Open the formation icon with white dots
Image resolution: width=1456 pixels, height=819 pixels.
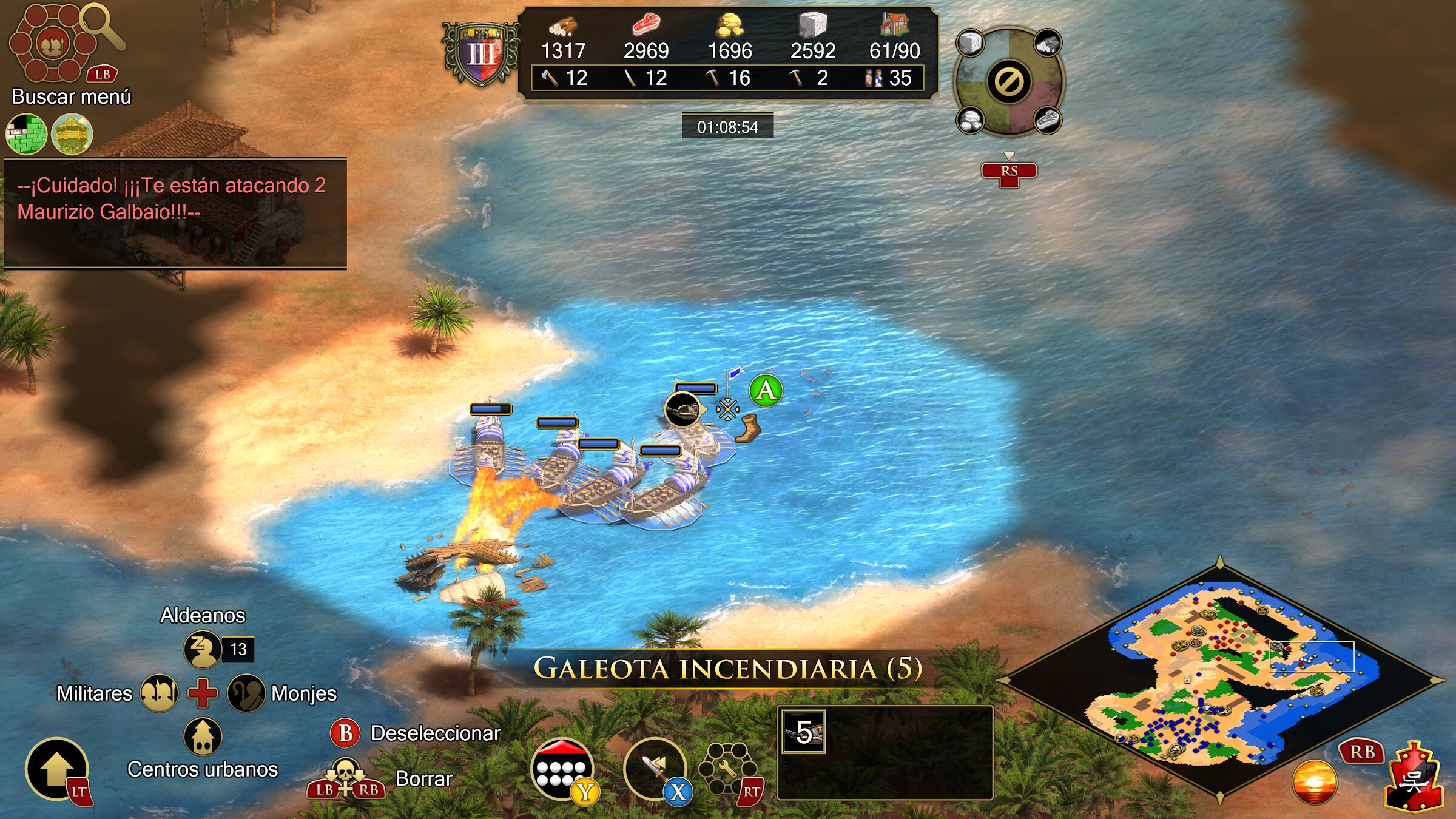click(x=562, y=769)
